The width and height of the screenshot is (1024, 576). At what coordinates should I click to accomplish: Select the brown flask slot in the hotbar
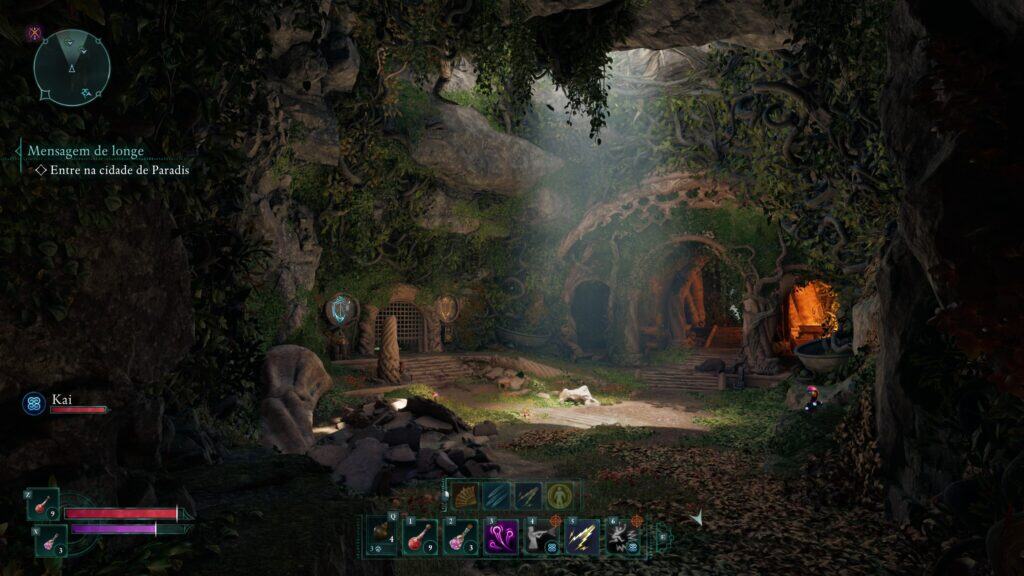click(382, 537)
